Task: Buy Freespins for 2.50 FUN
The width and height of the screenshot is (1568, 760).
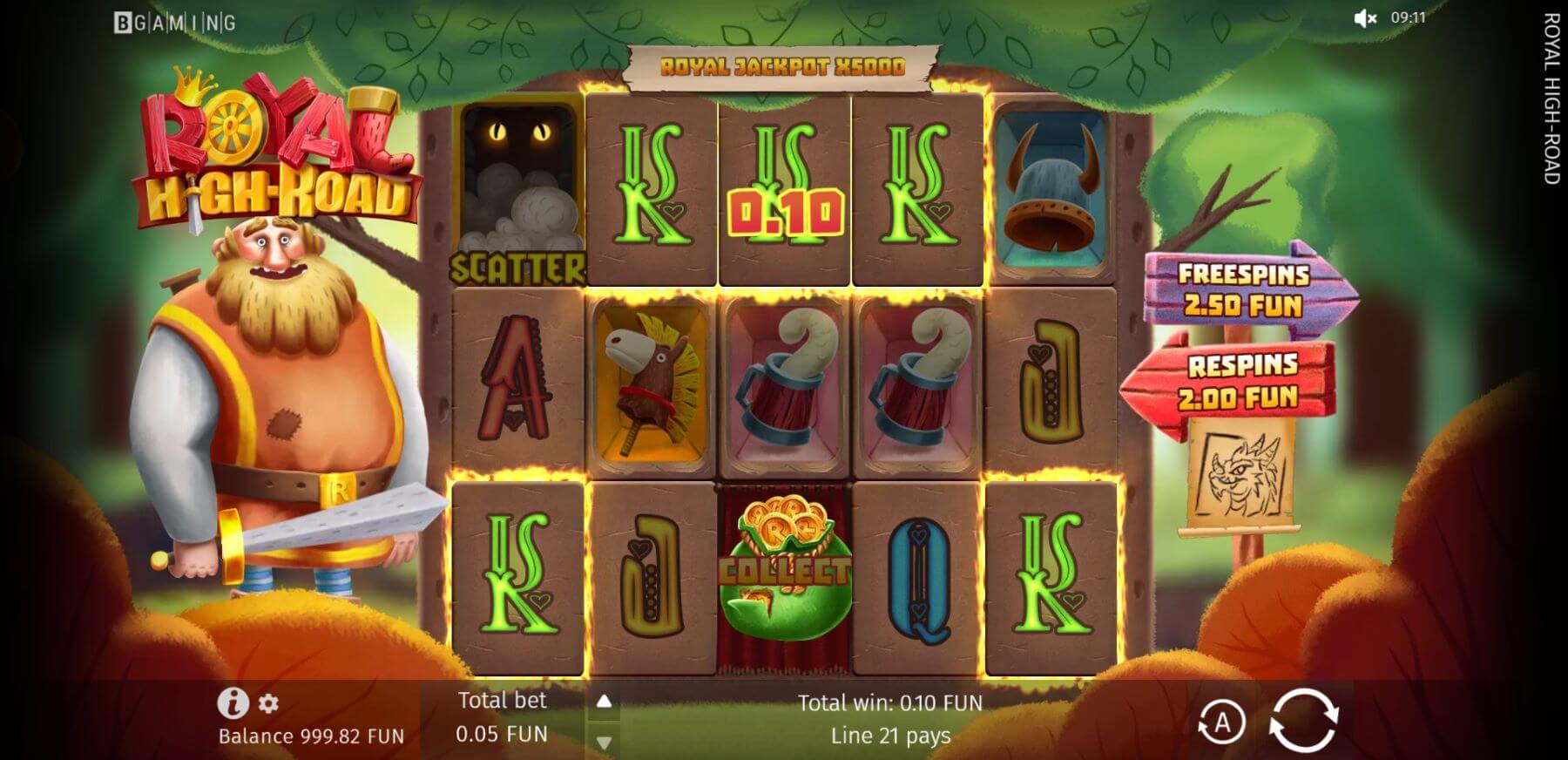Action: coord(1246,289)
